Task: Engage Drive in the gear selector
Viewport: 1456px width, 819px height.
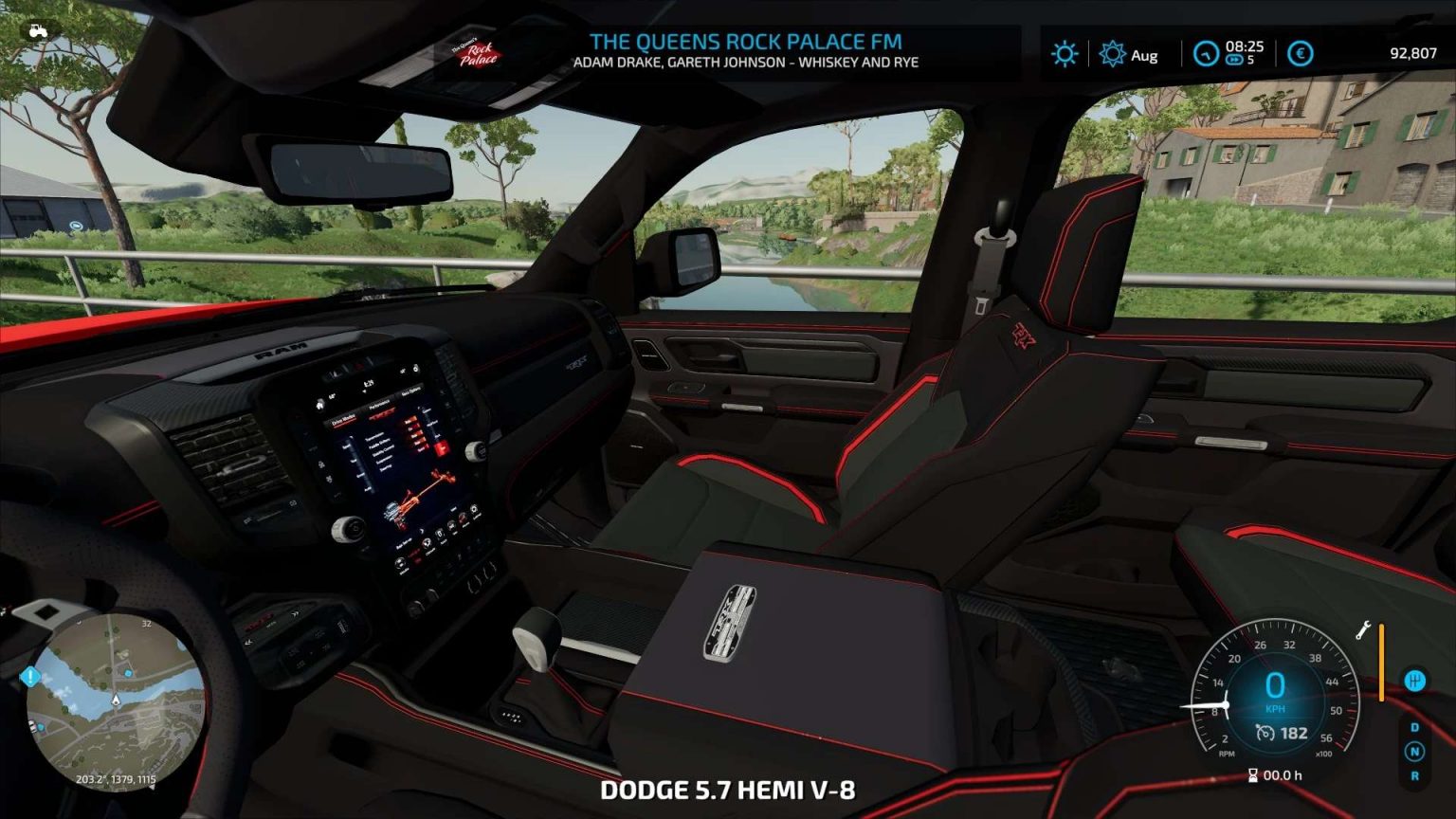Action: pos(1414,726)
